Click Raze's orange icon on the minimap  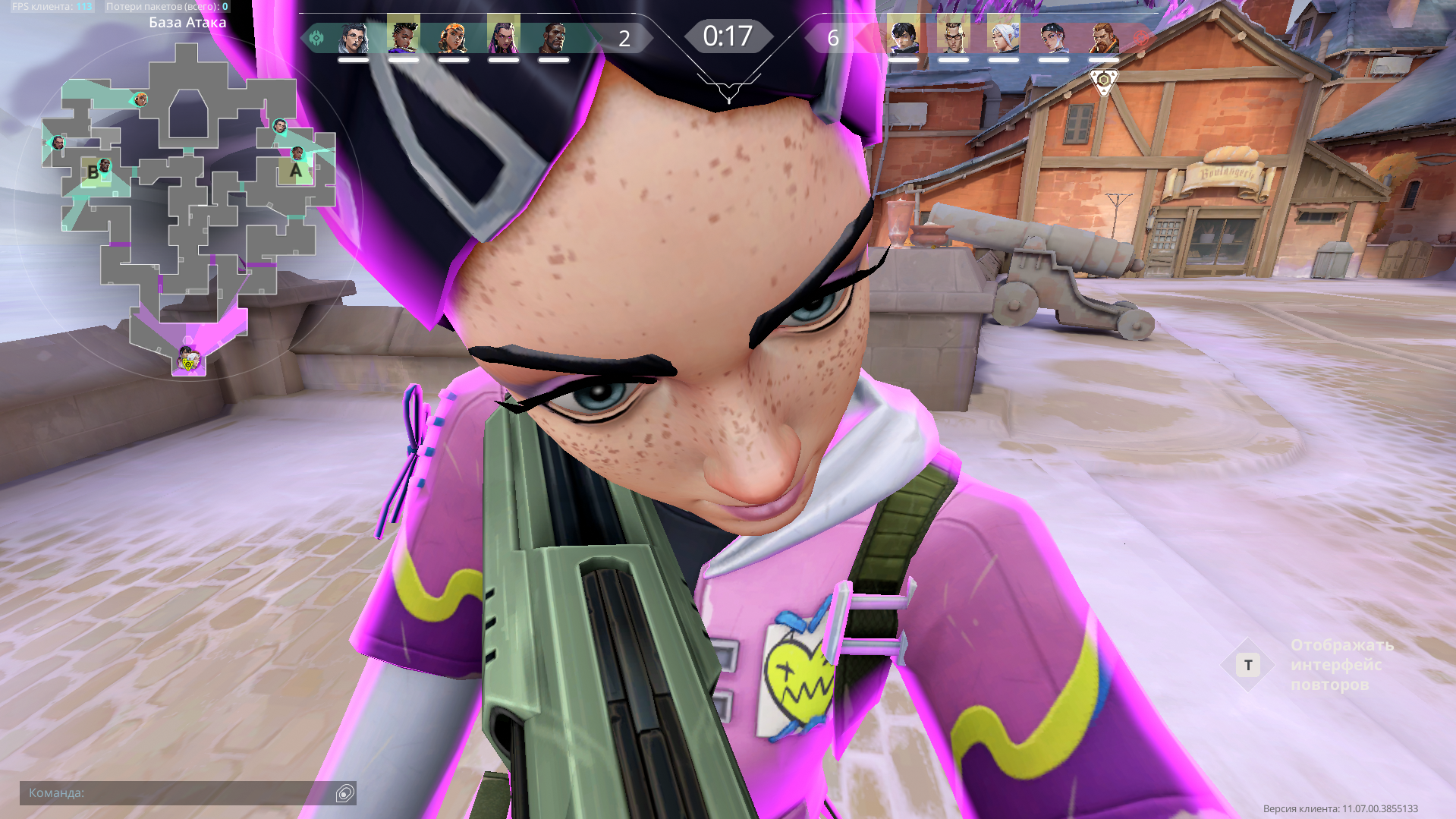[140, 99]
